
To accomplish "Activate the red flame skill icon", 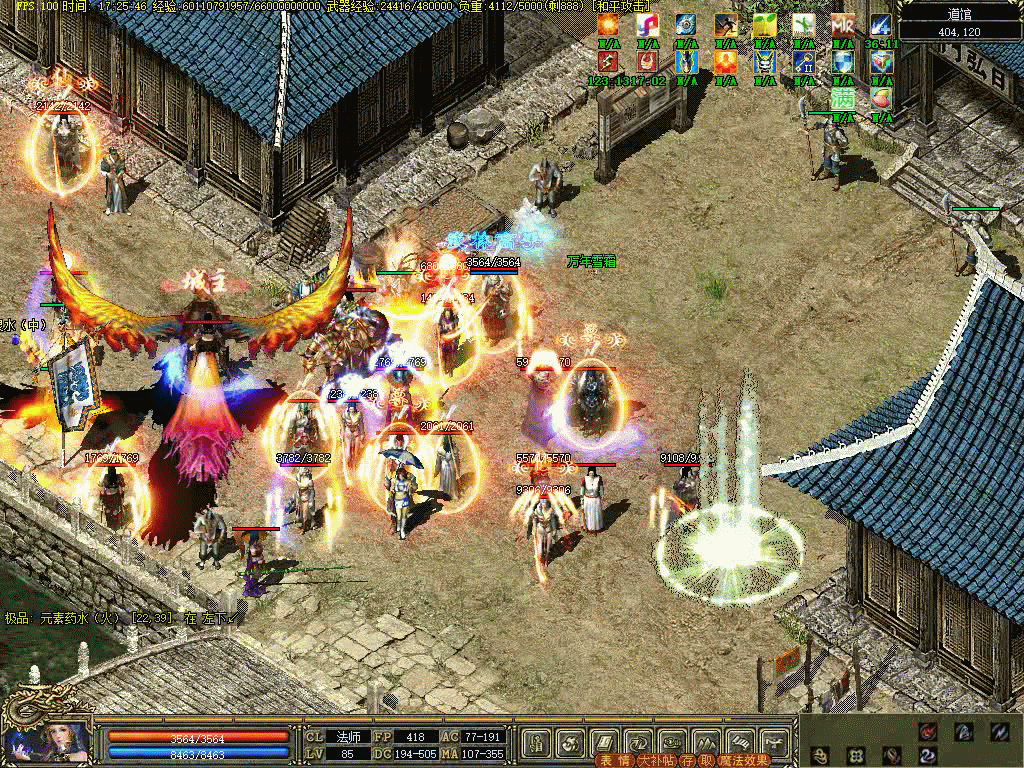I will [929, 731].
